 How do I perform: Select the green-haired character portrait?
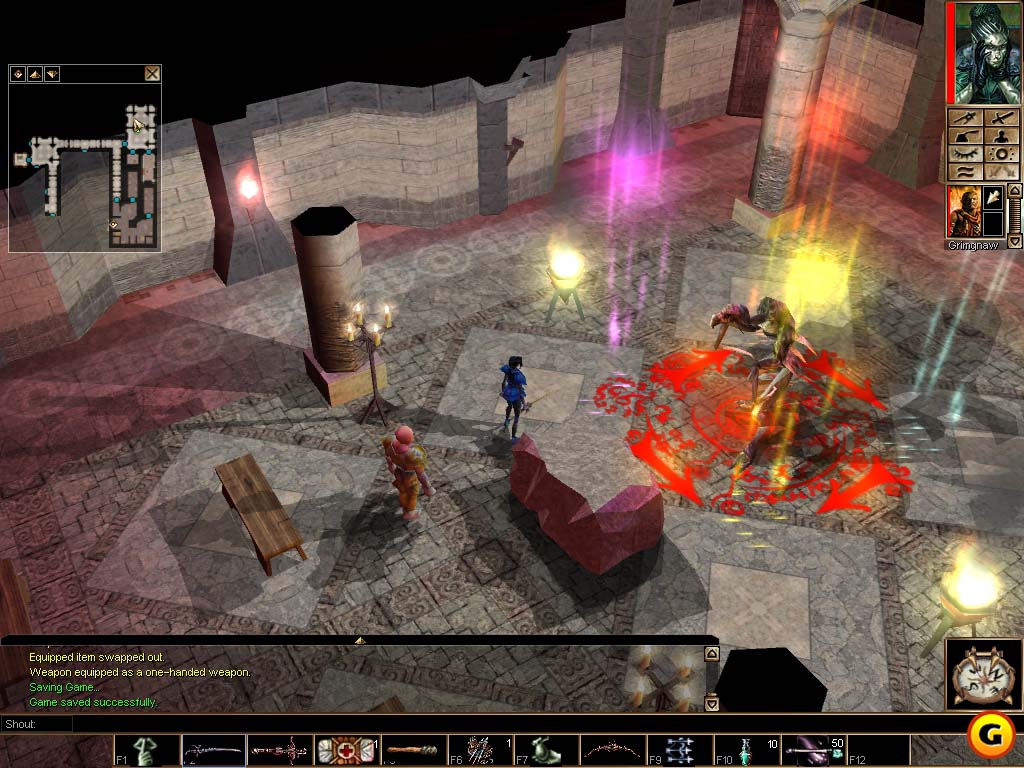click(984, 53)
